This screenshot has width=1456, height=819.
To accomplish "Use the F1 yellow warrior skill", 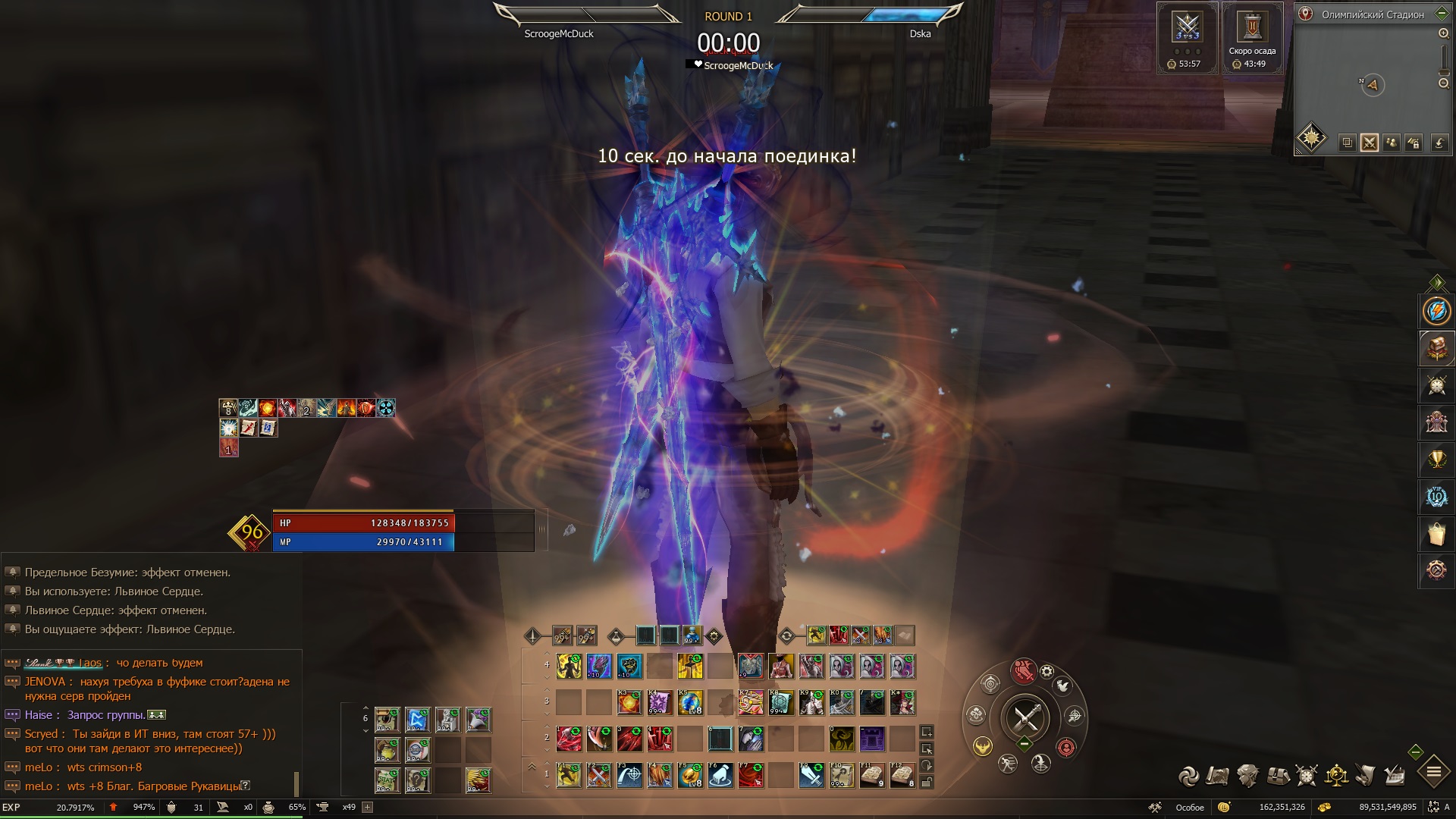I will 569,776.
